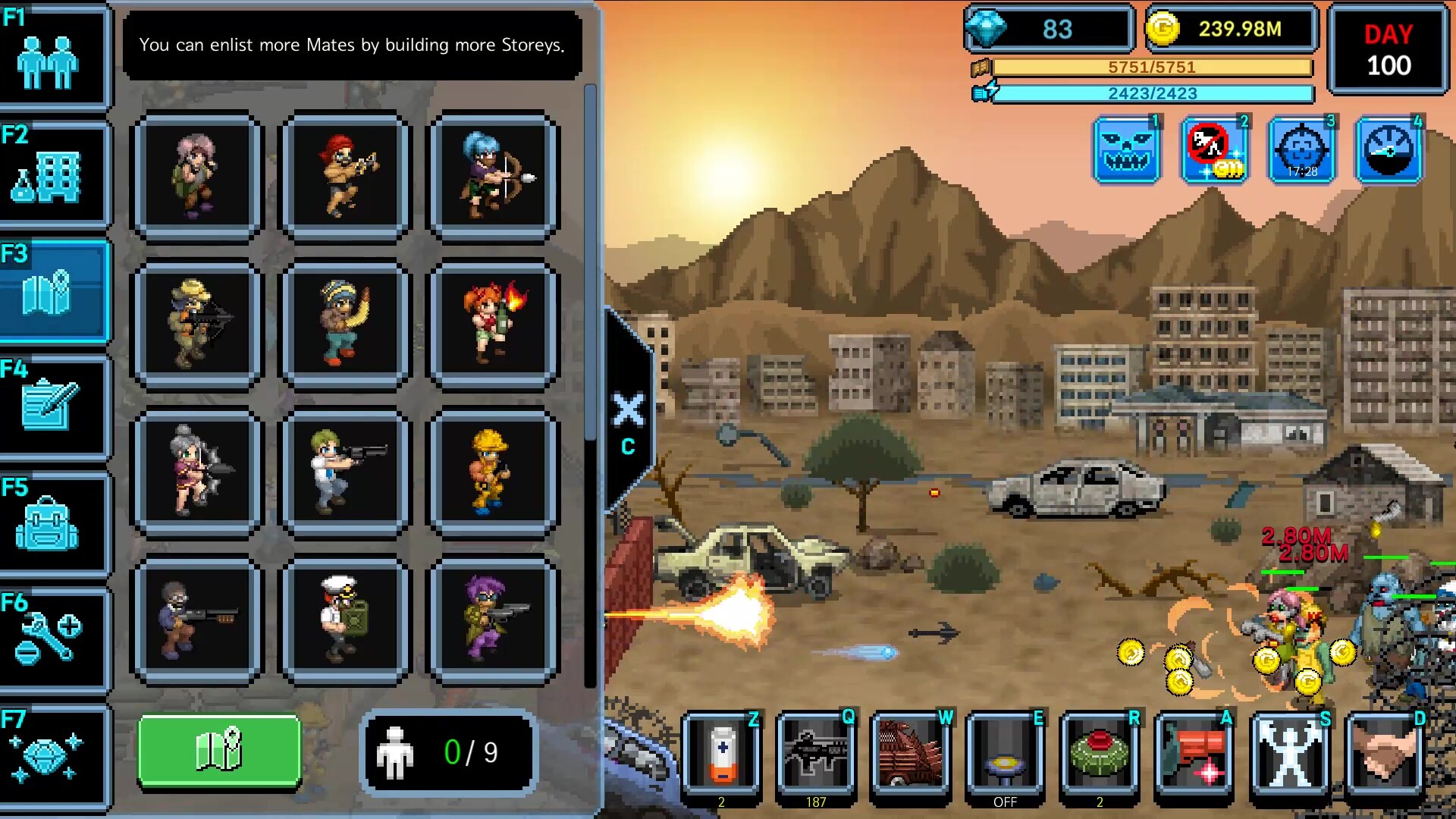Click the 0/9 mate counter button
The width and height of the screenshot is (1456, 819).
(448, 753)
